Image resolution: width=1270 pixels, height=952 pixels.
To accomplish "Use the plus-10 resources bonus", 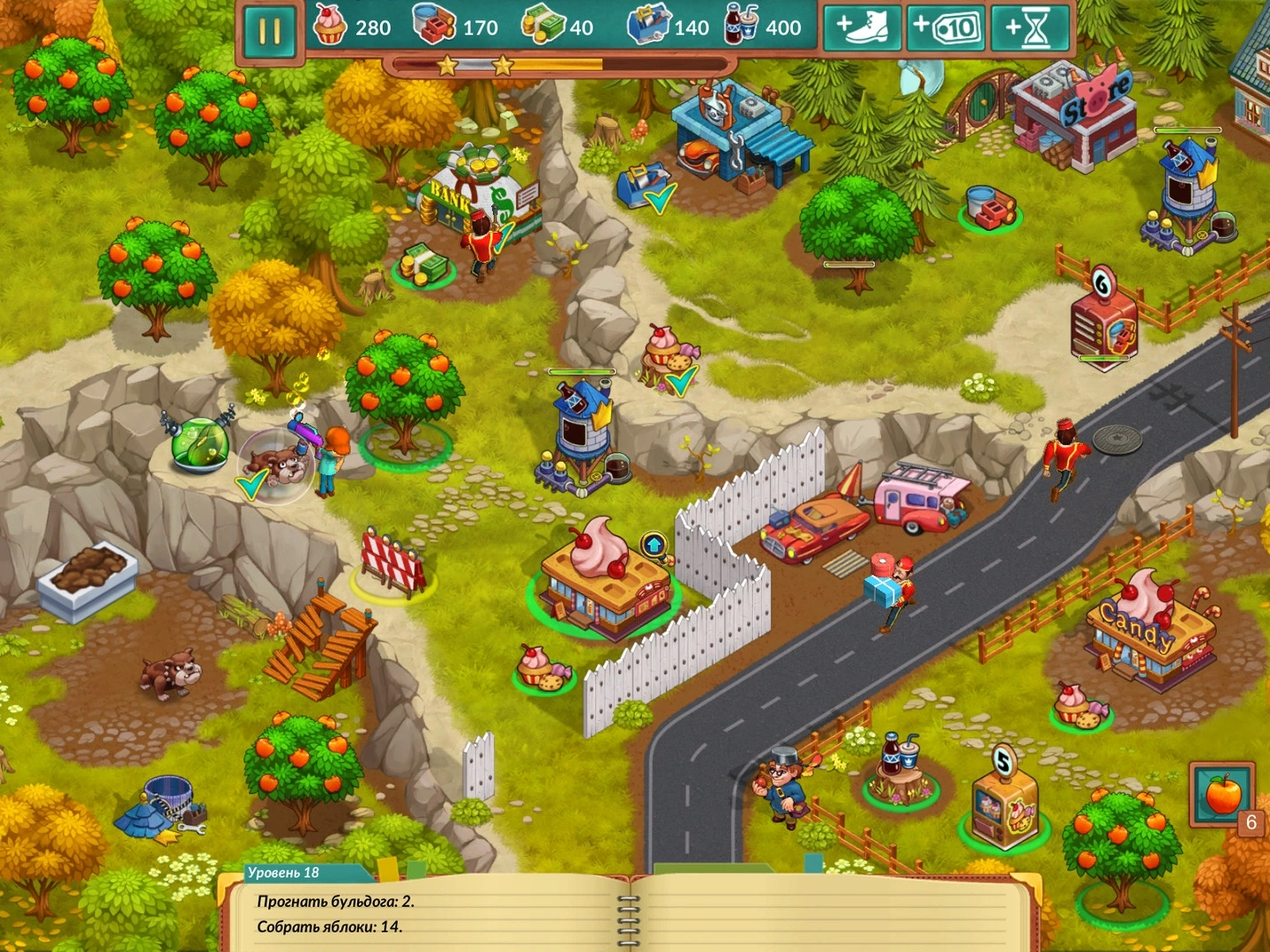I will [945, 28].
